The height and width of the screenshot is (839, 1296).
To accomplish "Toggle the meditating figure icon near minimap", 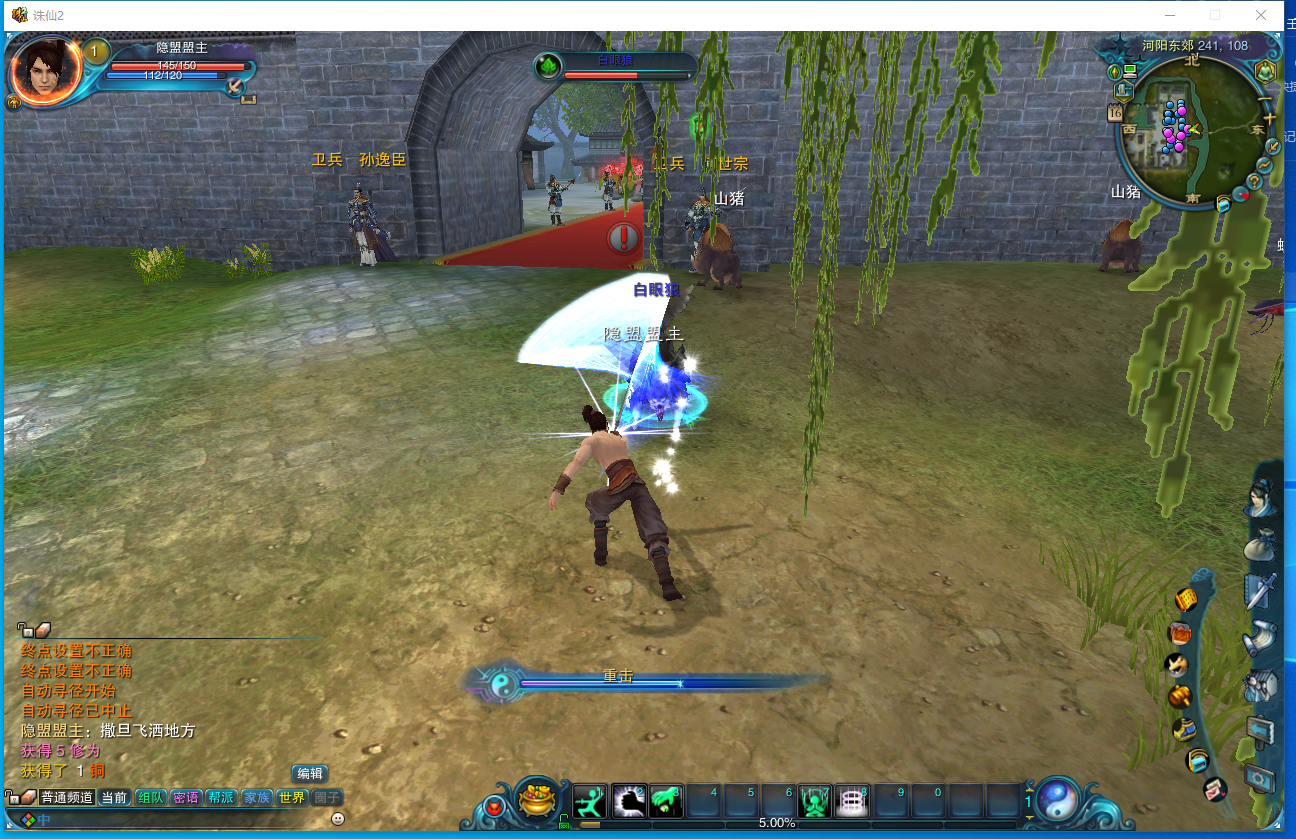I will tap(1267, 71).
